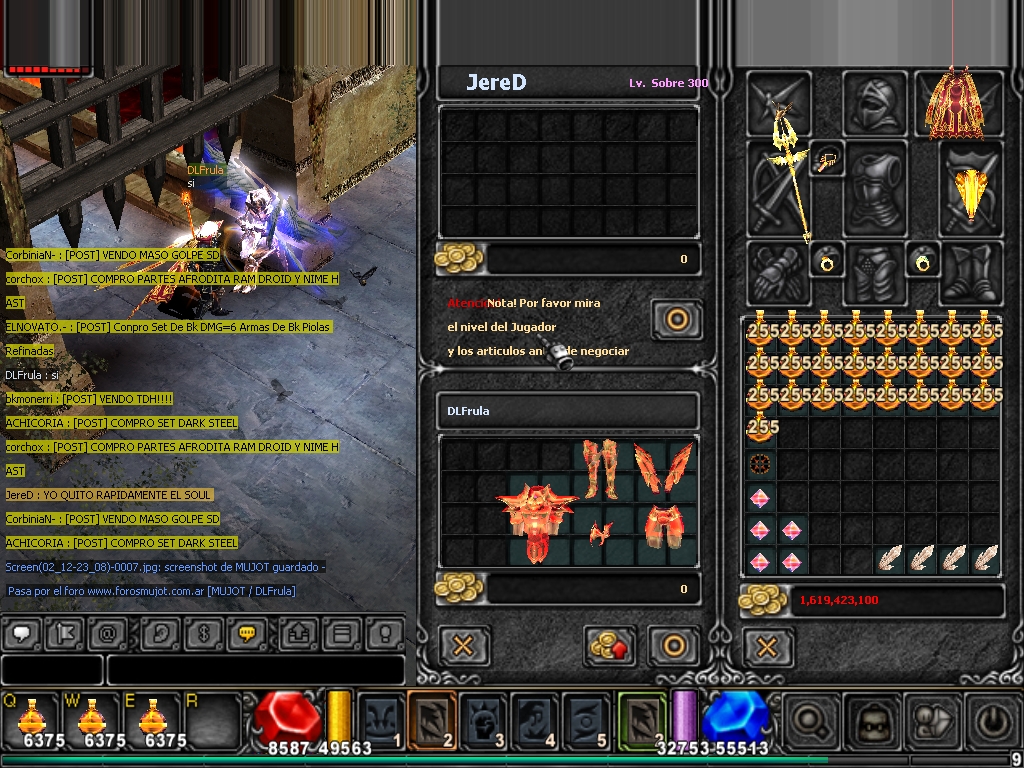The image size is (1024, 768).
Task: Toggle the dollar sign chat filter
Action: 204,633
